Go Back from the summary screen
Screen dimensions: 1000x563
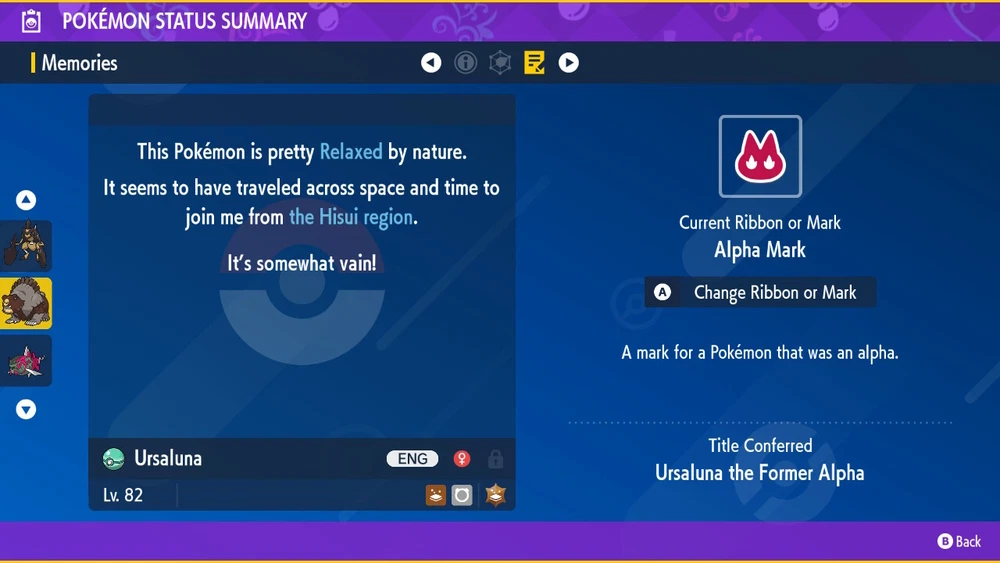959,541
